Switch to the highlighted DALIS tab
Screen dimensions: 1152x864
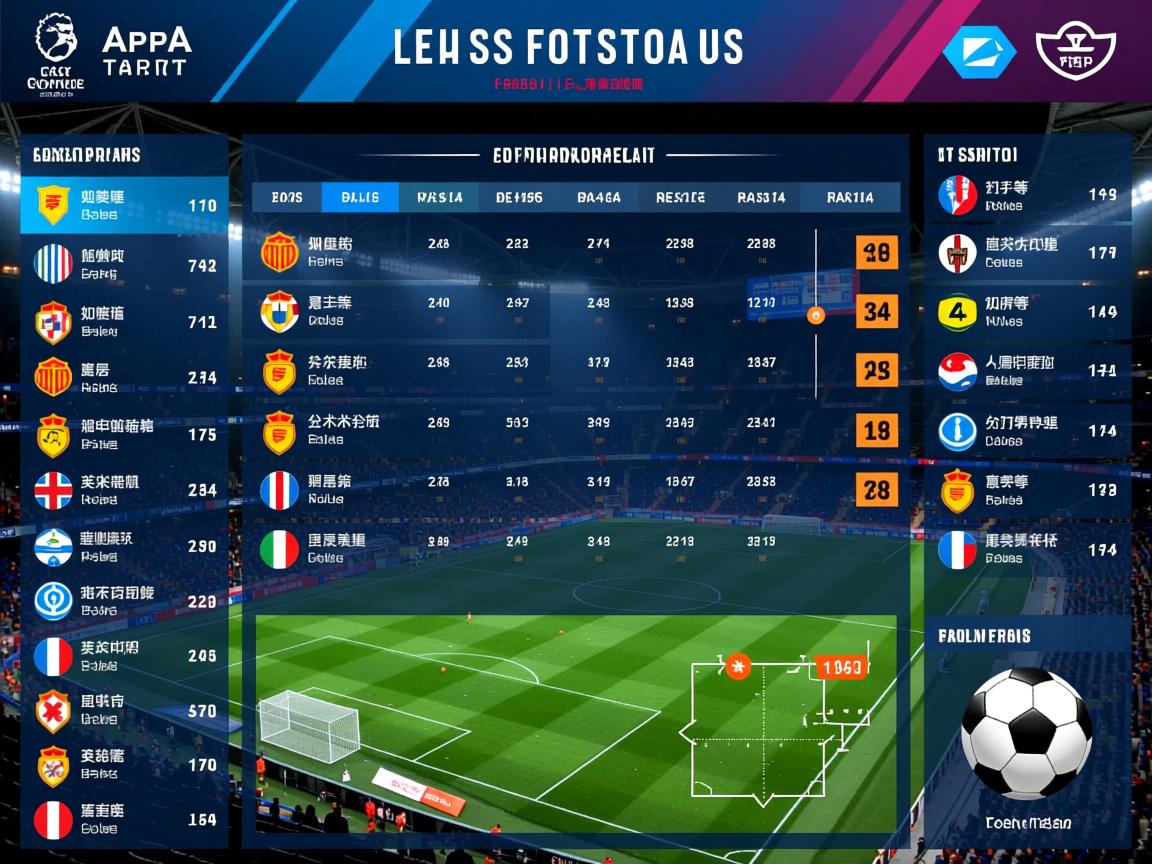point(360,197)
